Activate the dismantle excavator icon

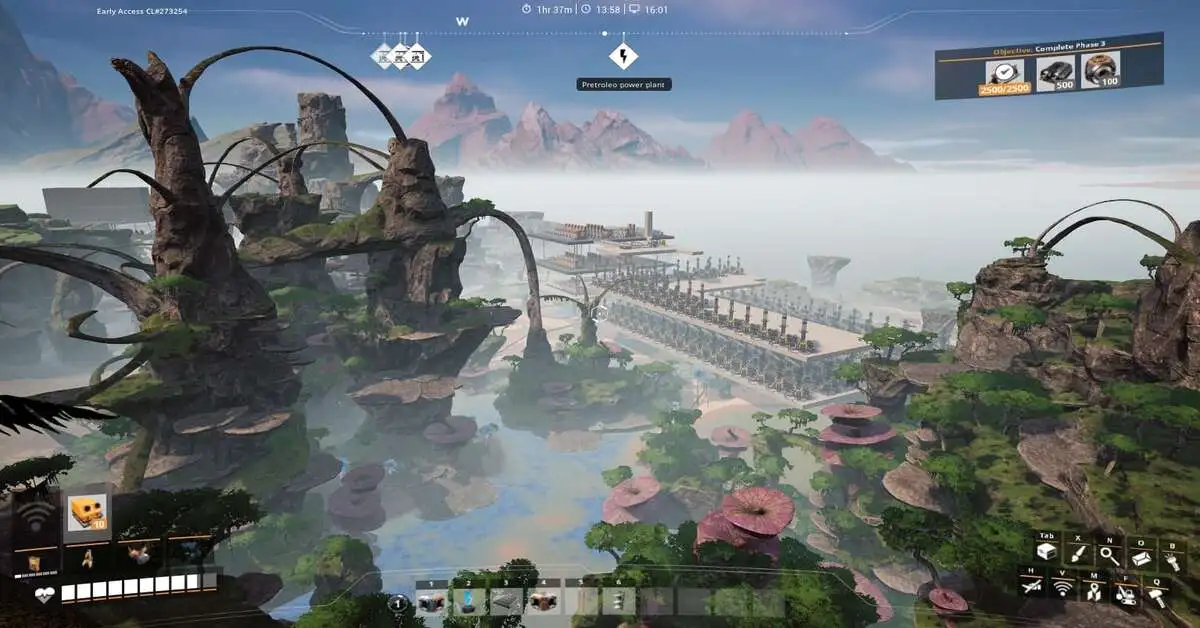coord(1126,594)
